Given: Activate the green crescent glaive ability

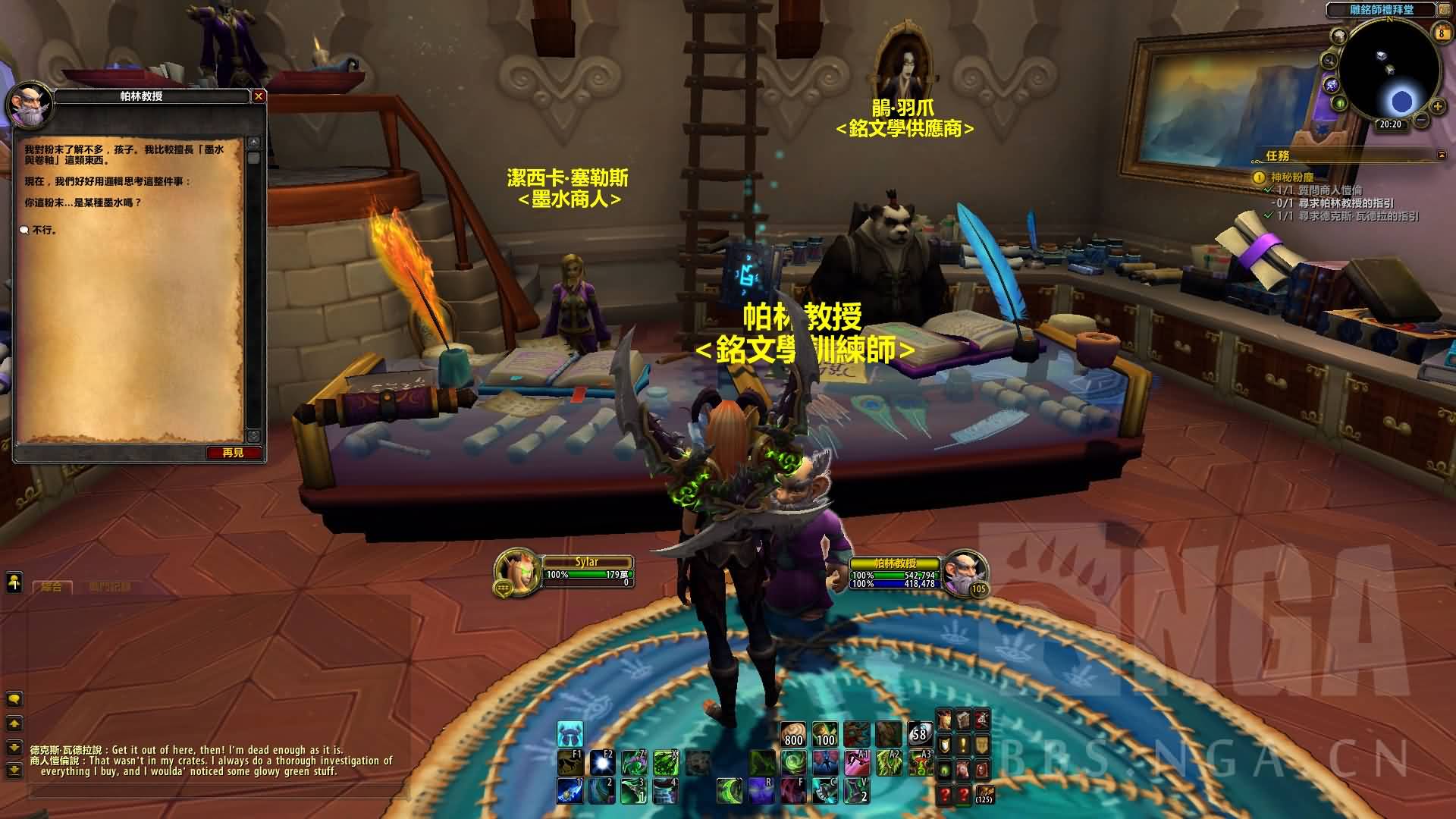Looking at the screenshot, I should click(x=730, y=791).
